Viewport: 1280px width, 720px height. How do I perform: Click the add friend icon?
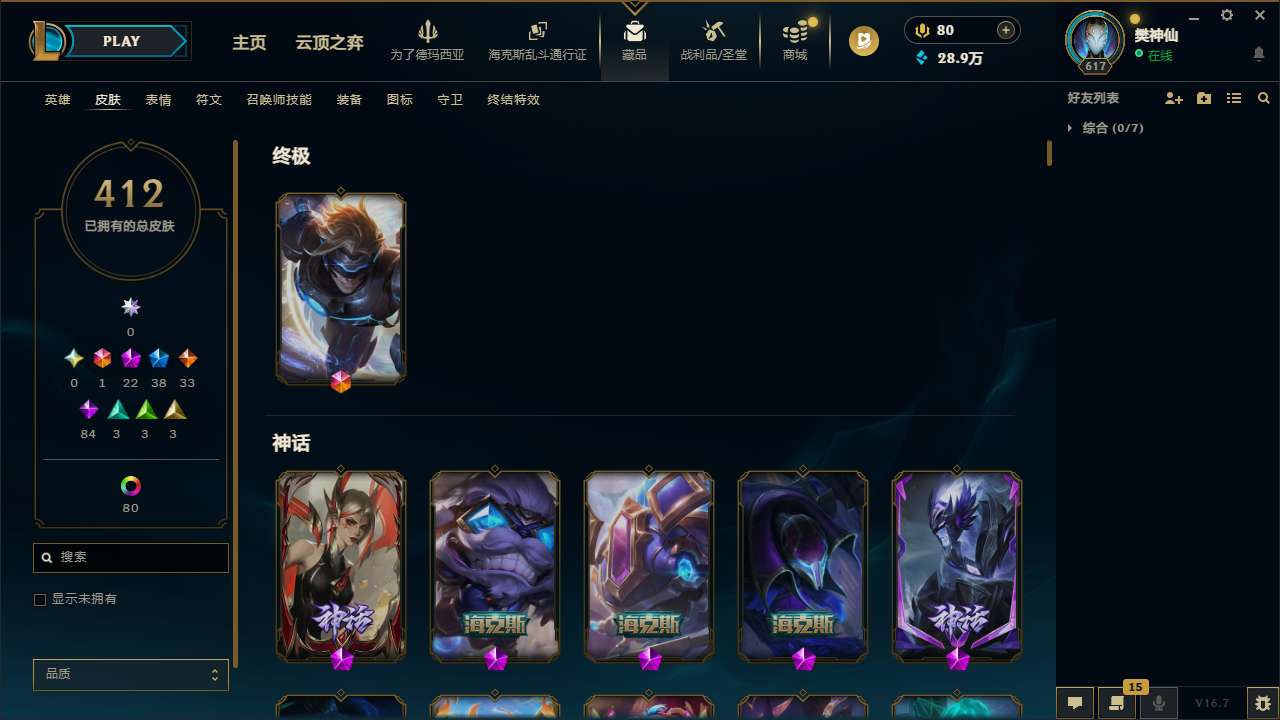click(1174, 98)
